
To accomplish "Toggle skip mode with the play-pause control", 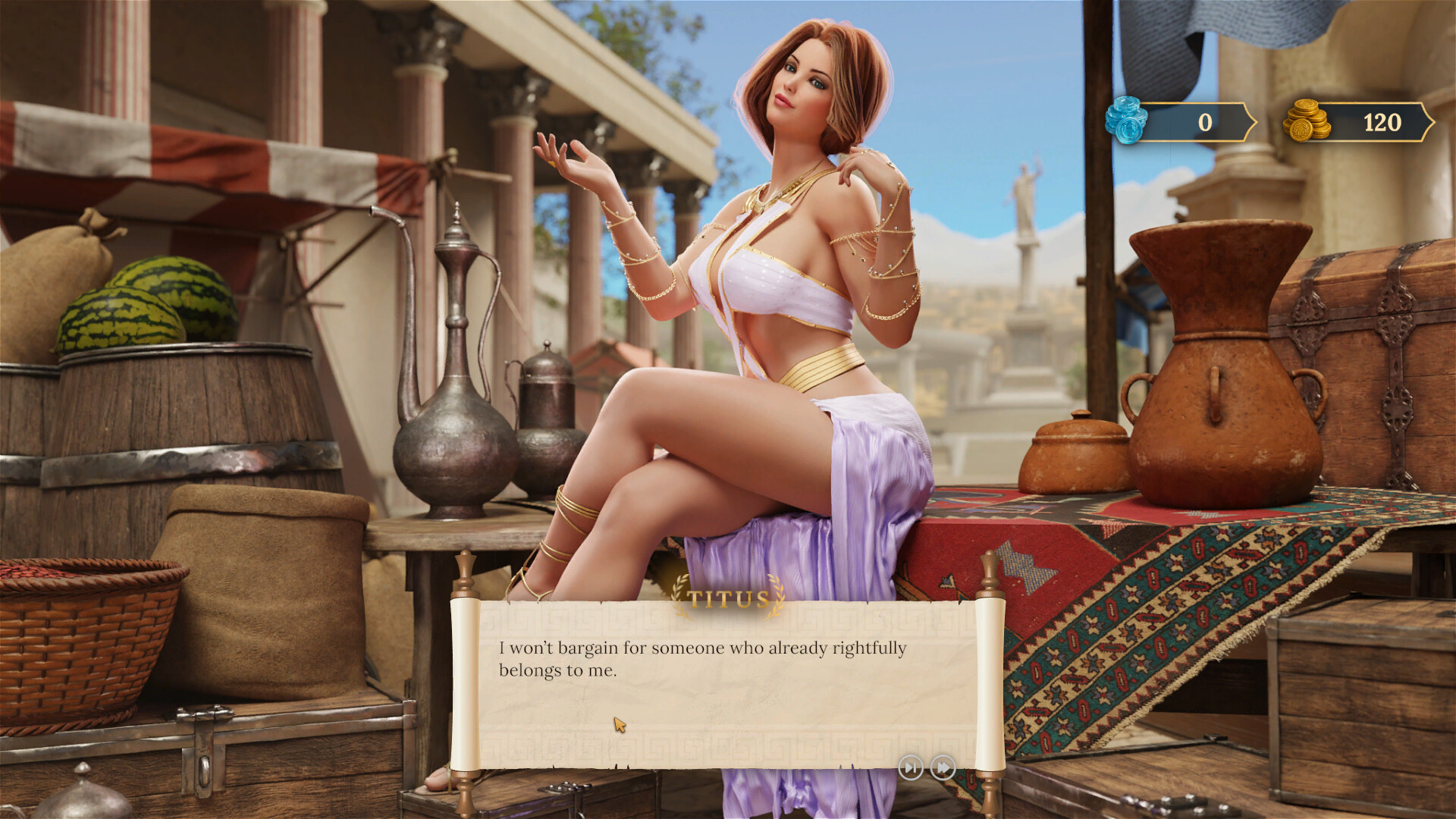I will [x=911, y=768].
